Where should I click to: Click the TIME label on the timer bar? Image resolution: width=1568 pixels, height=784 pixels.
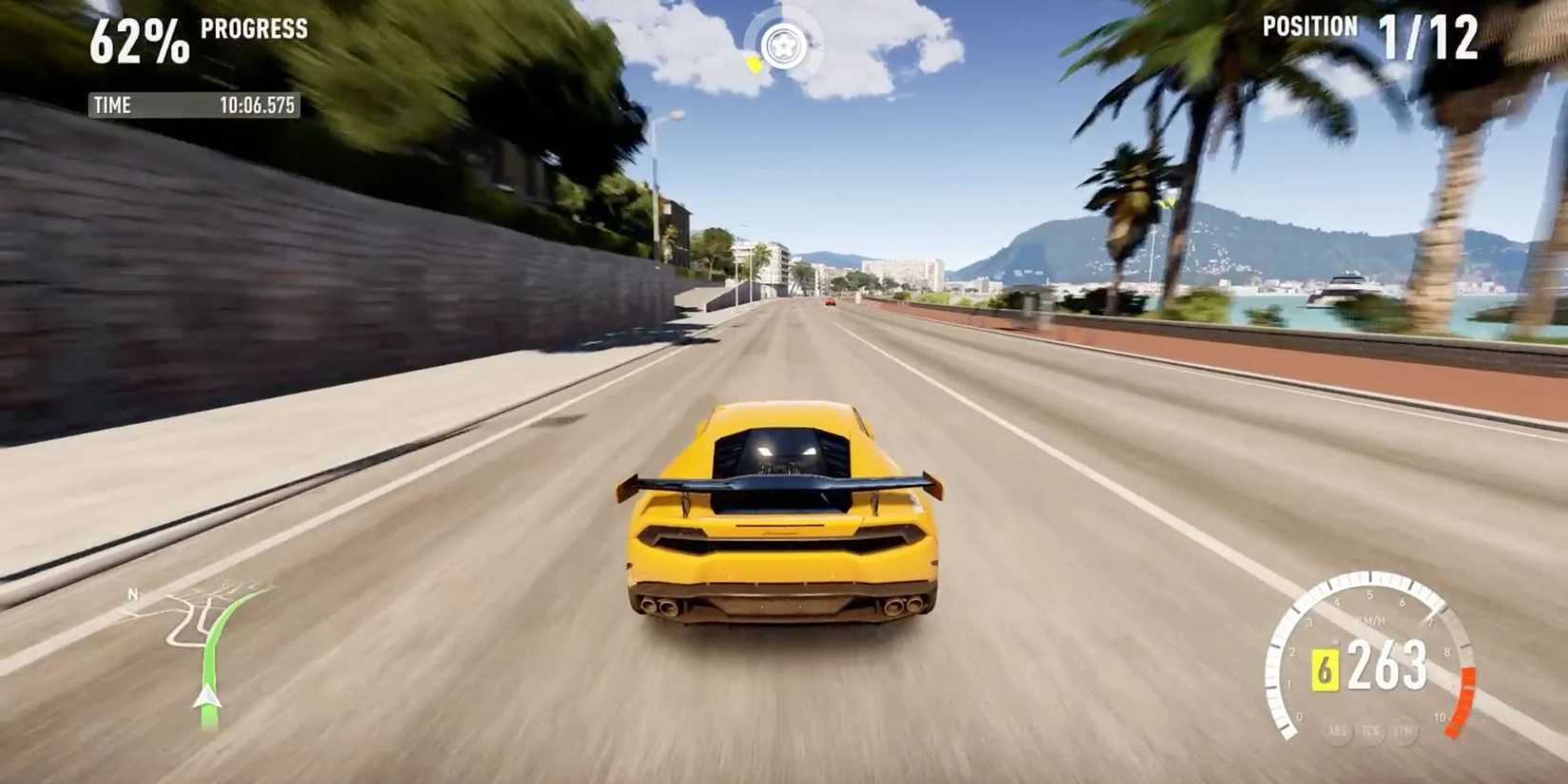112,105
